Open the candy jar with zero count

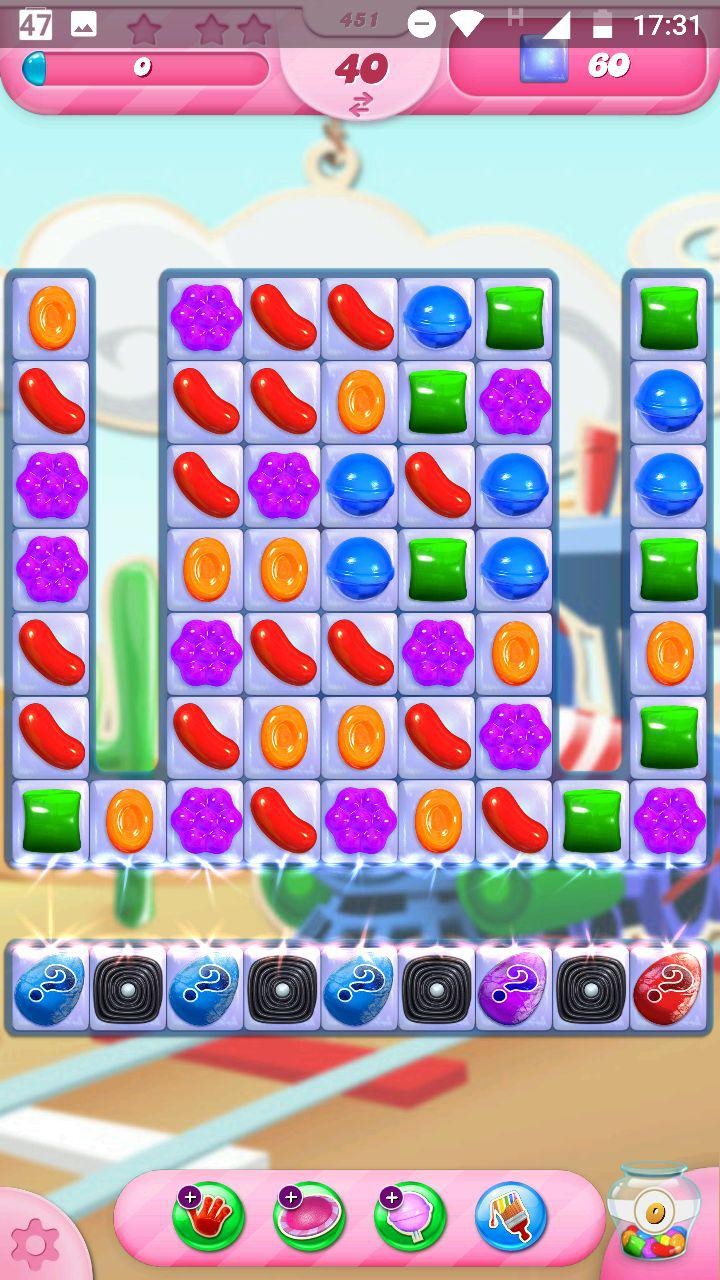pyautogui.click(x=654, y=1213)
